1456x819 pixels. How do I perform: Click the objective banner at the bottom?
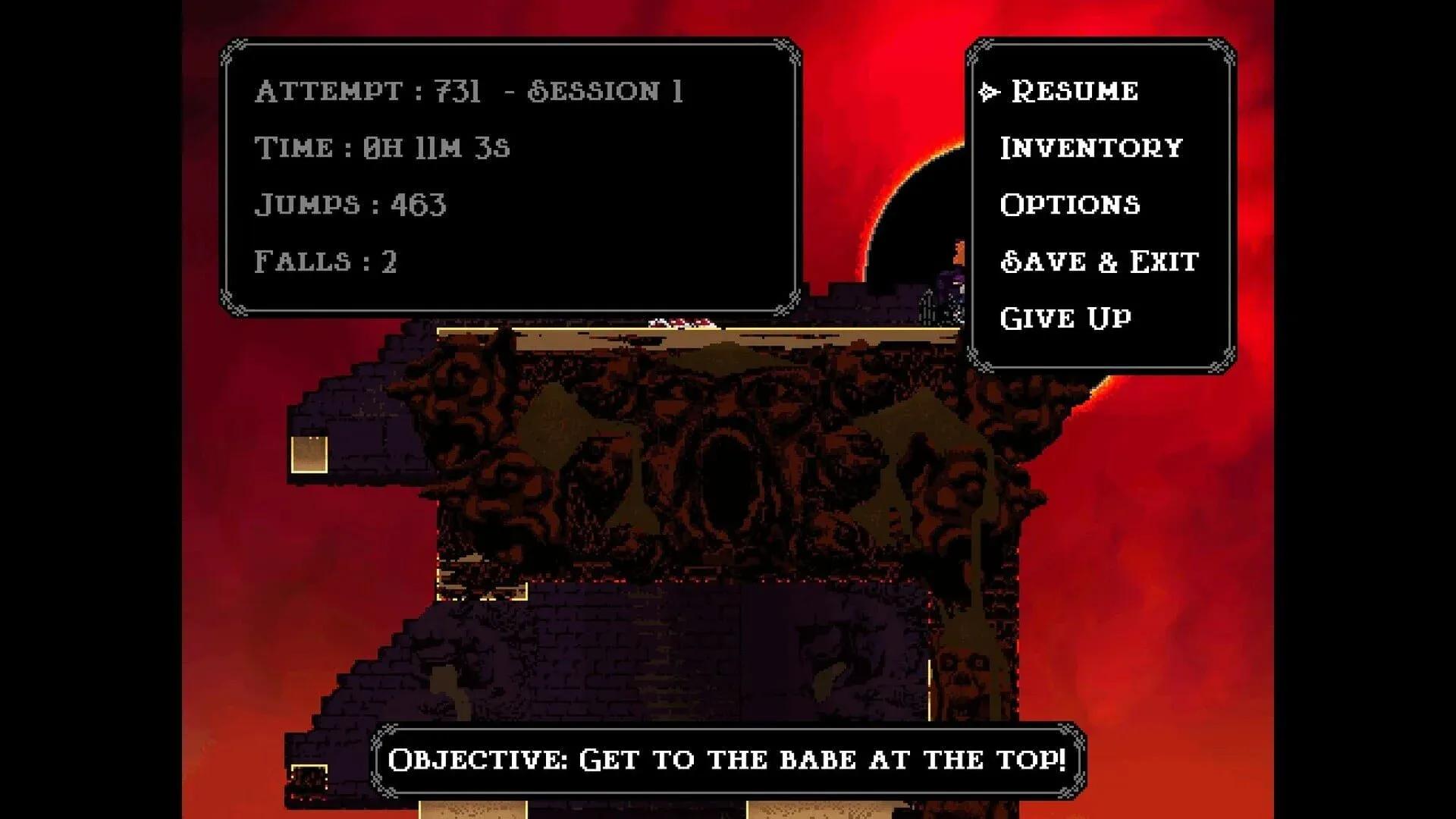[728, 757]
